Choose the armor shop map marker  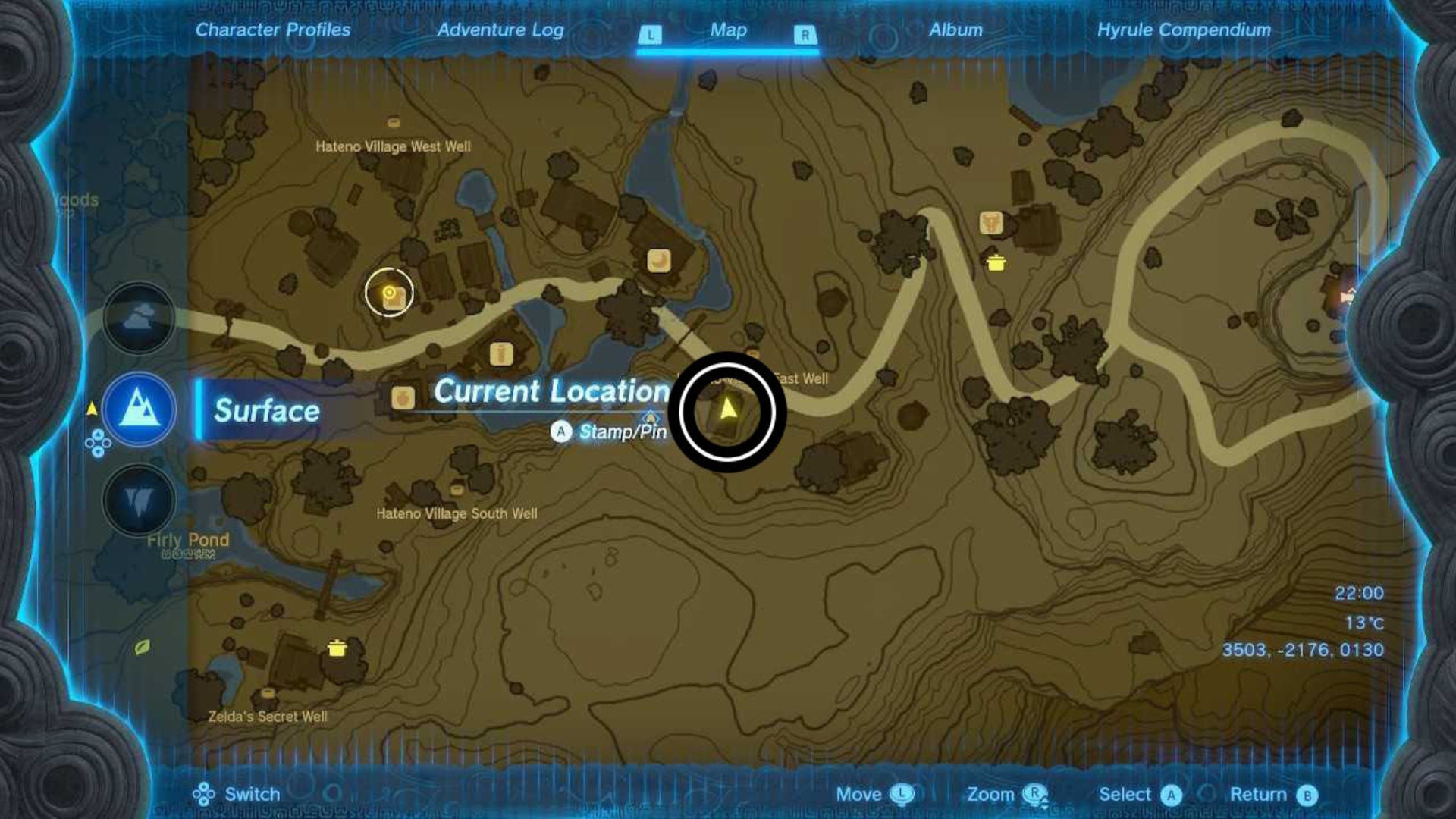990,223
